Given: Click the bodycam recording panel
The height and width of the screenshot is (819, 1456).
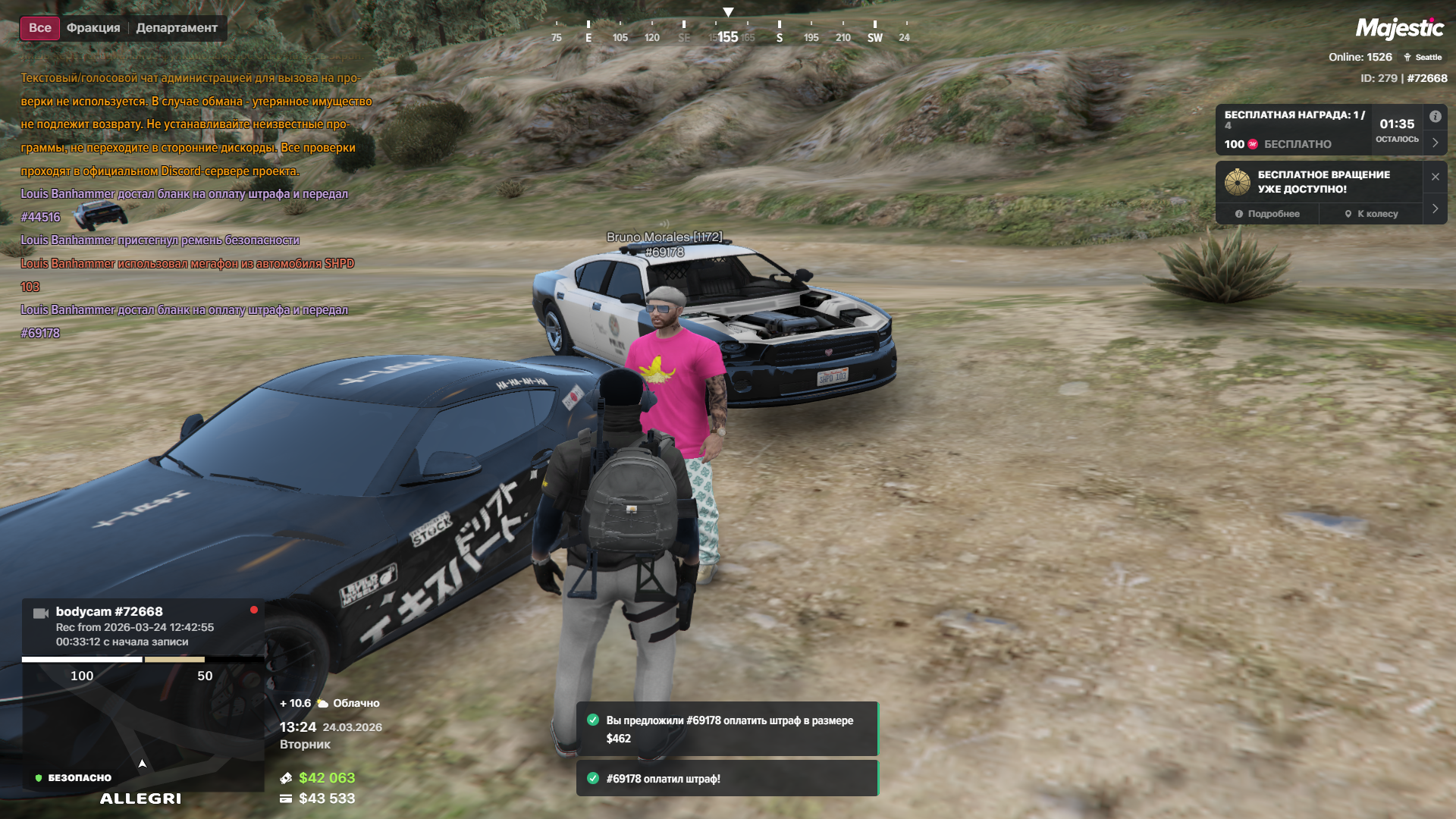Looking at the screenshot, I should coord(143,626).
